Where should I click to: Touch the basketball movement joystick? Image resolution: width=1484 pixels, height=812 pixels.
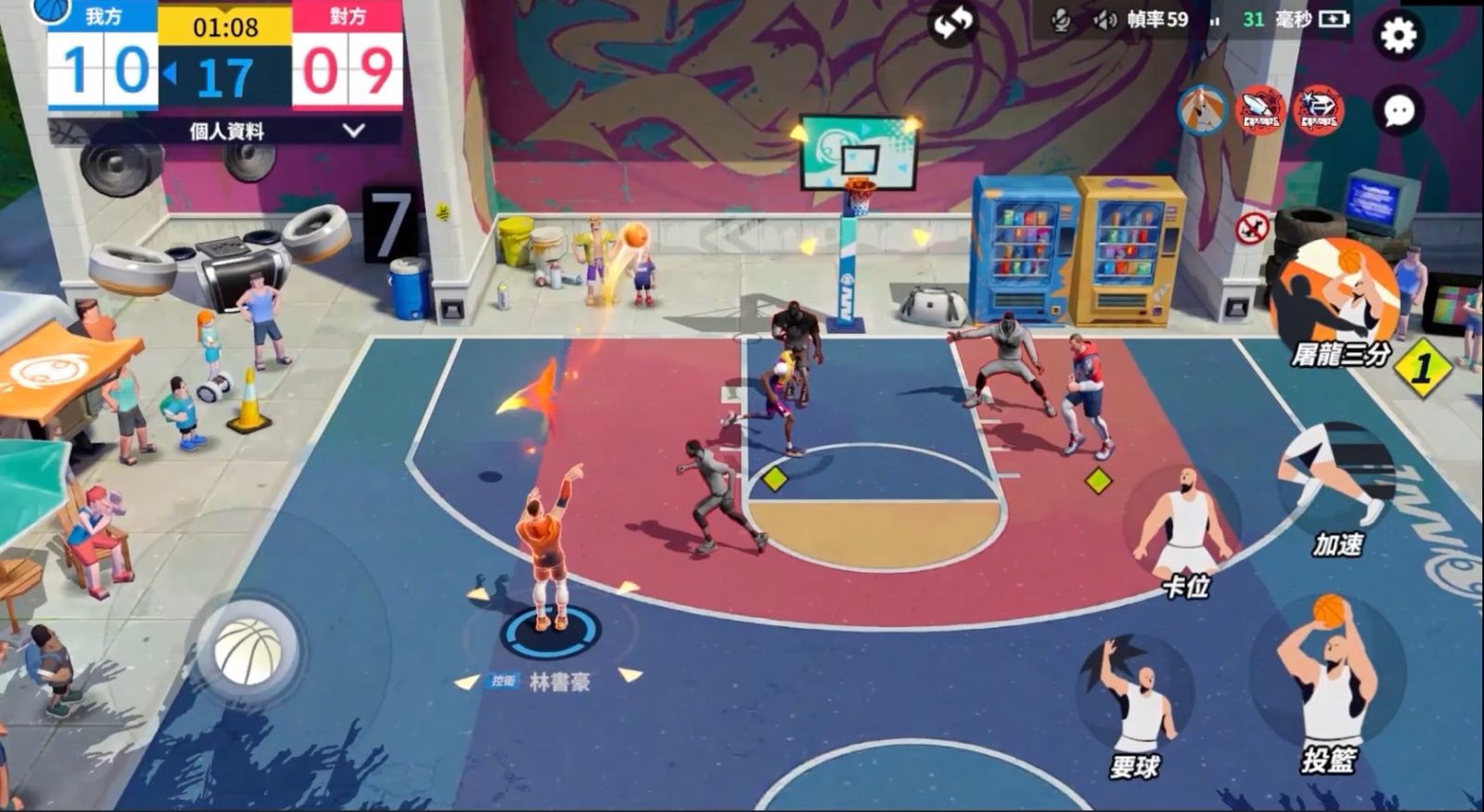pyautogui.click(x=248, y=650)
